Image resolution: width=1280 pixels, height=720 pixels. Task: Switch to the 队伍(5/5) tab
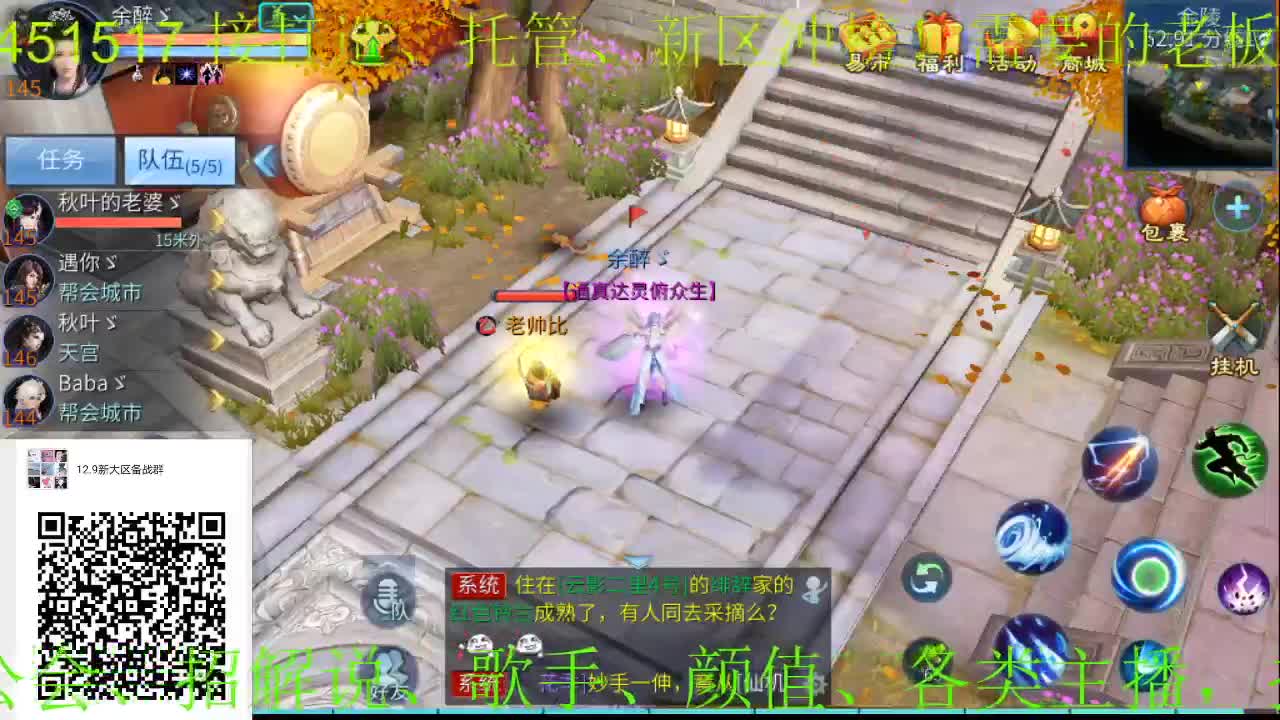coord(180,160)
